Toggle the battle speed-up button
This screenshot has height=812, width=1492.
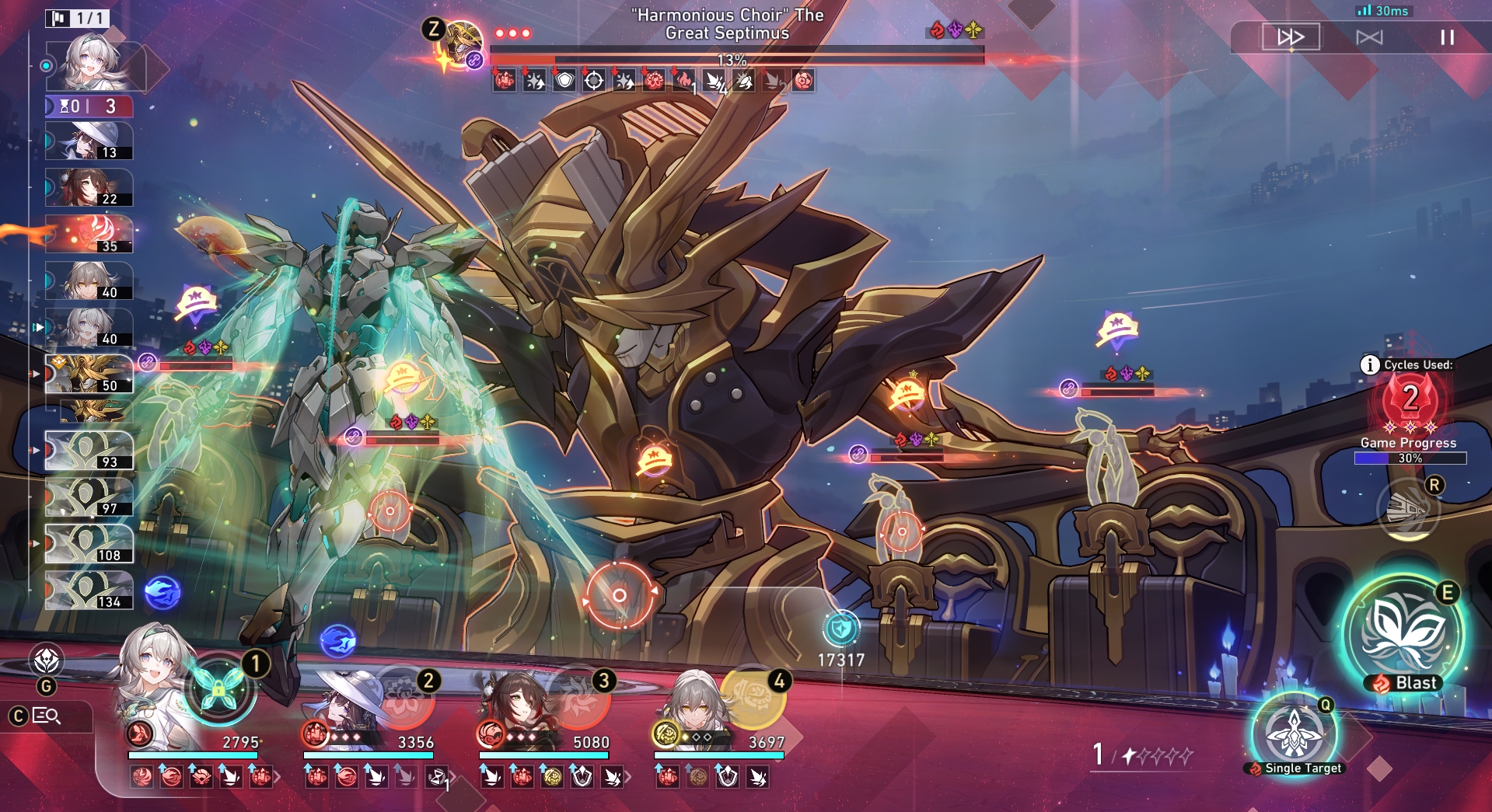(1291, 37)
